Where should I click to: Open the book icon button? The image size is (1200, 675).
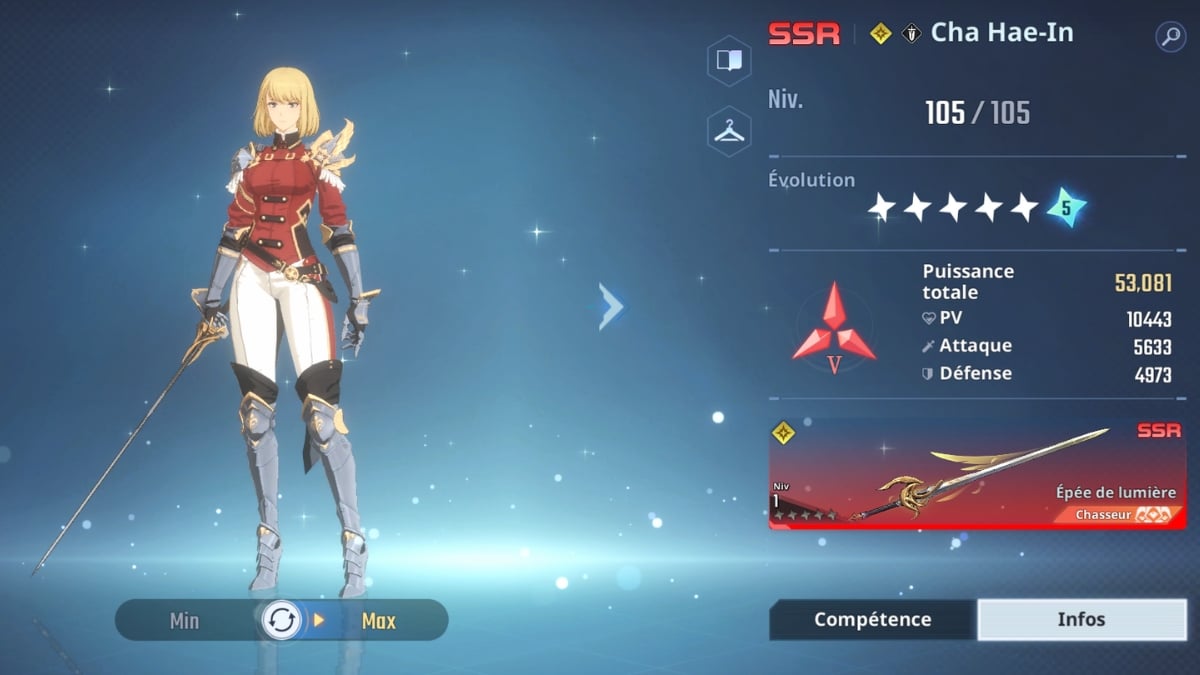tap(729, 60)
